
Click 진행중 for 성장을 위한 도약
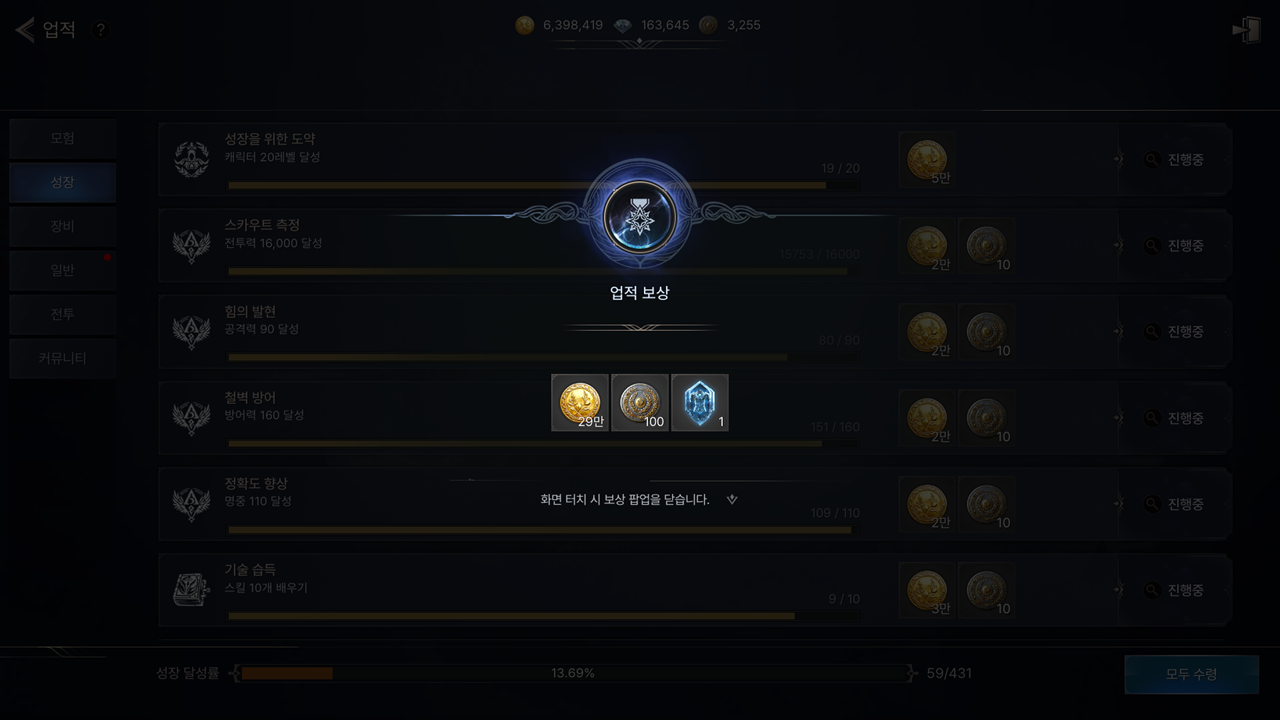(x=1175, y=160)
